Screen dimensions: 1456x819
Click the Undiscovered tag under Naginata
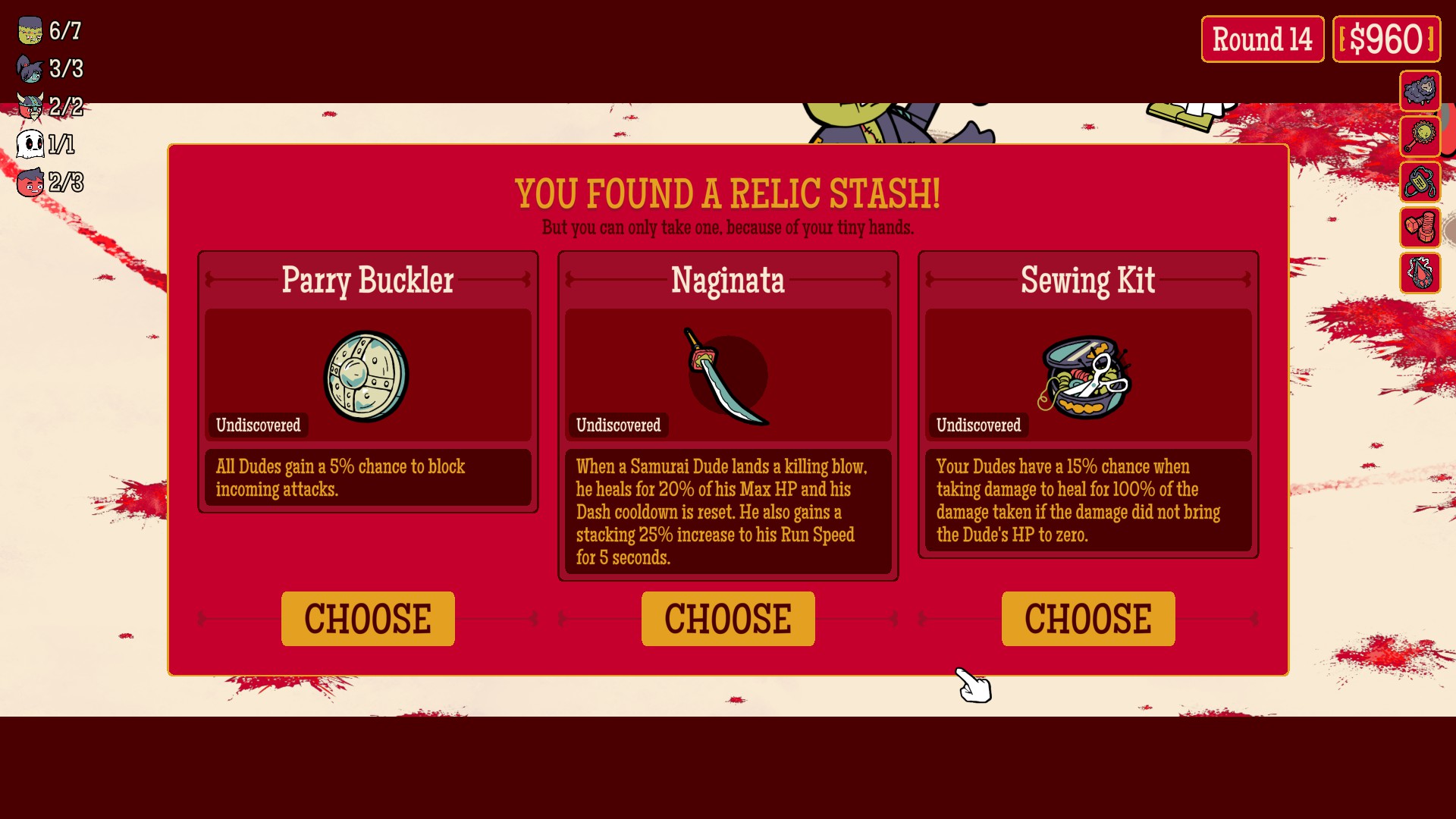pos(618,425)
